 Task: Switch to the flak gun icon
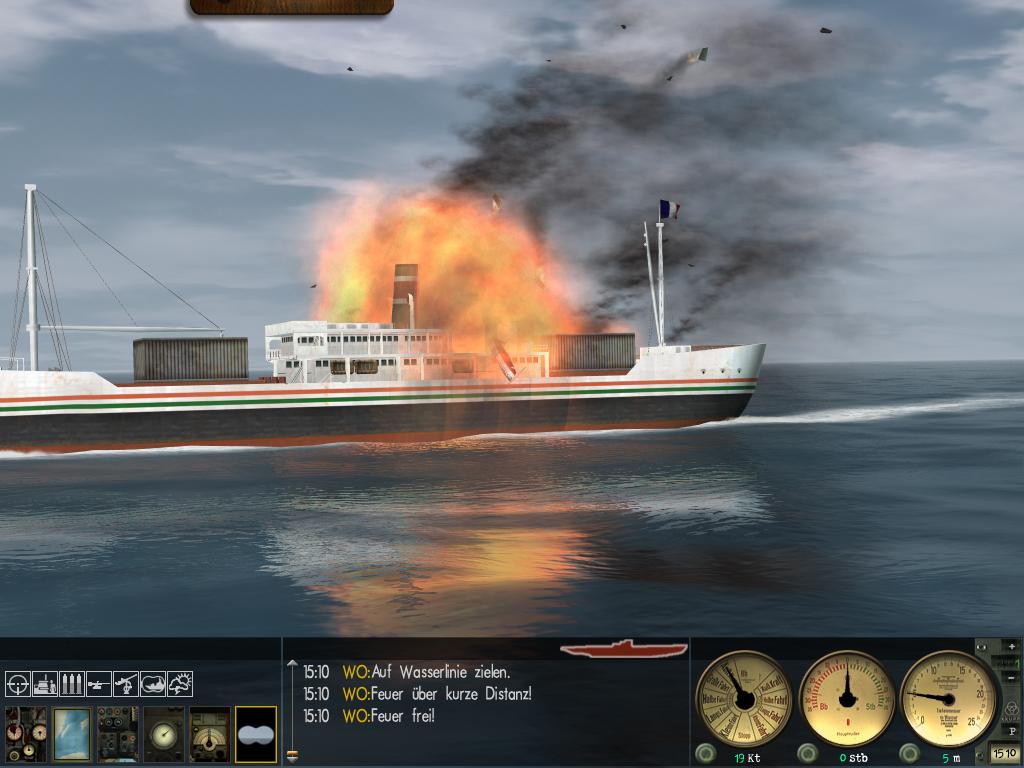[x=126, y=684]
